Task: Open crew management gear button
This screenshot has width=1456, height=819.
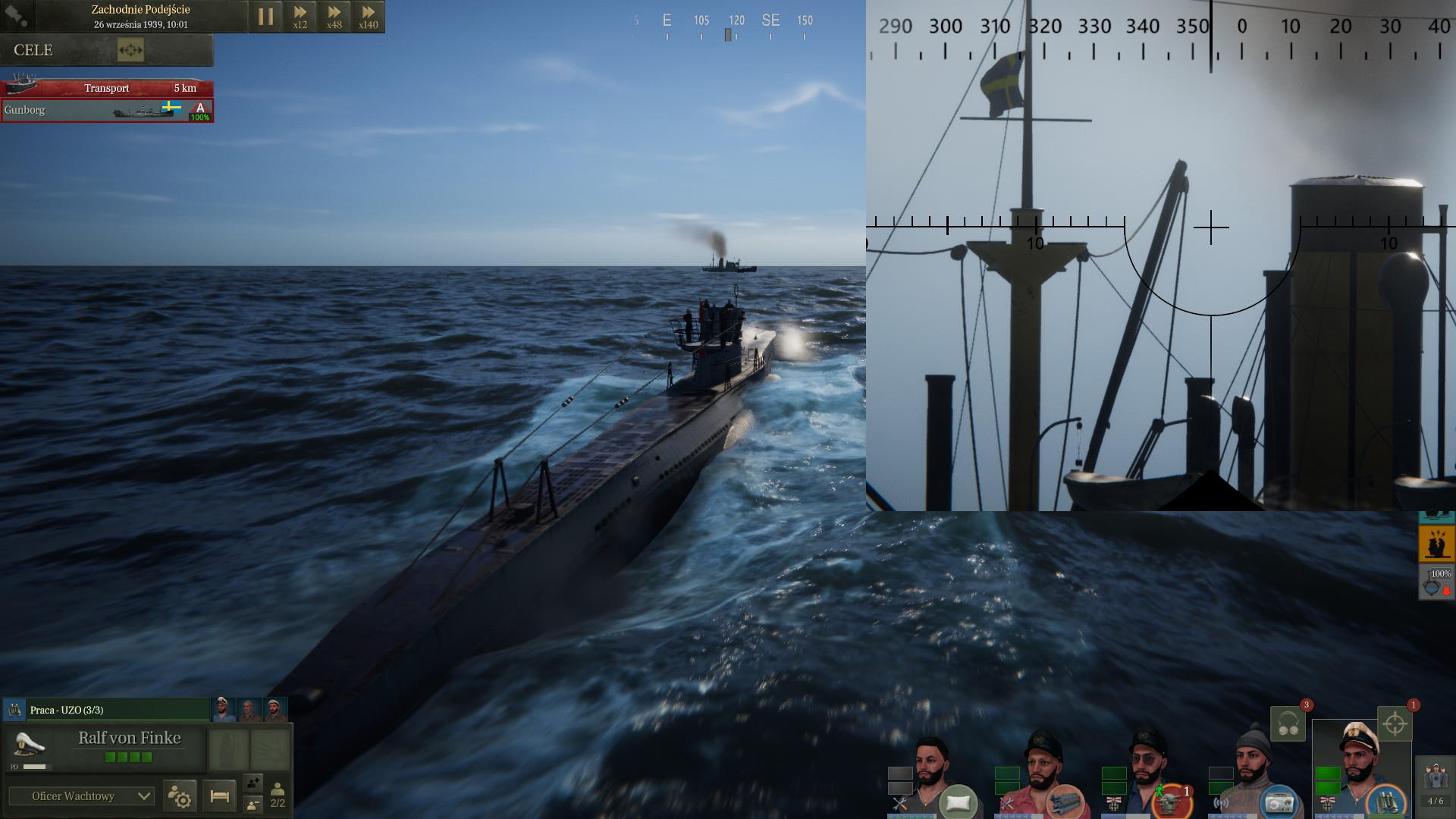Action: click(180, 796)
